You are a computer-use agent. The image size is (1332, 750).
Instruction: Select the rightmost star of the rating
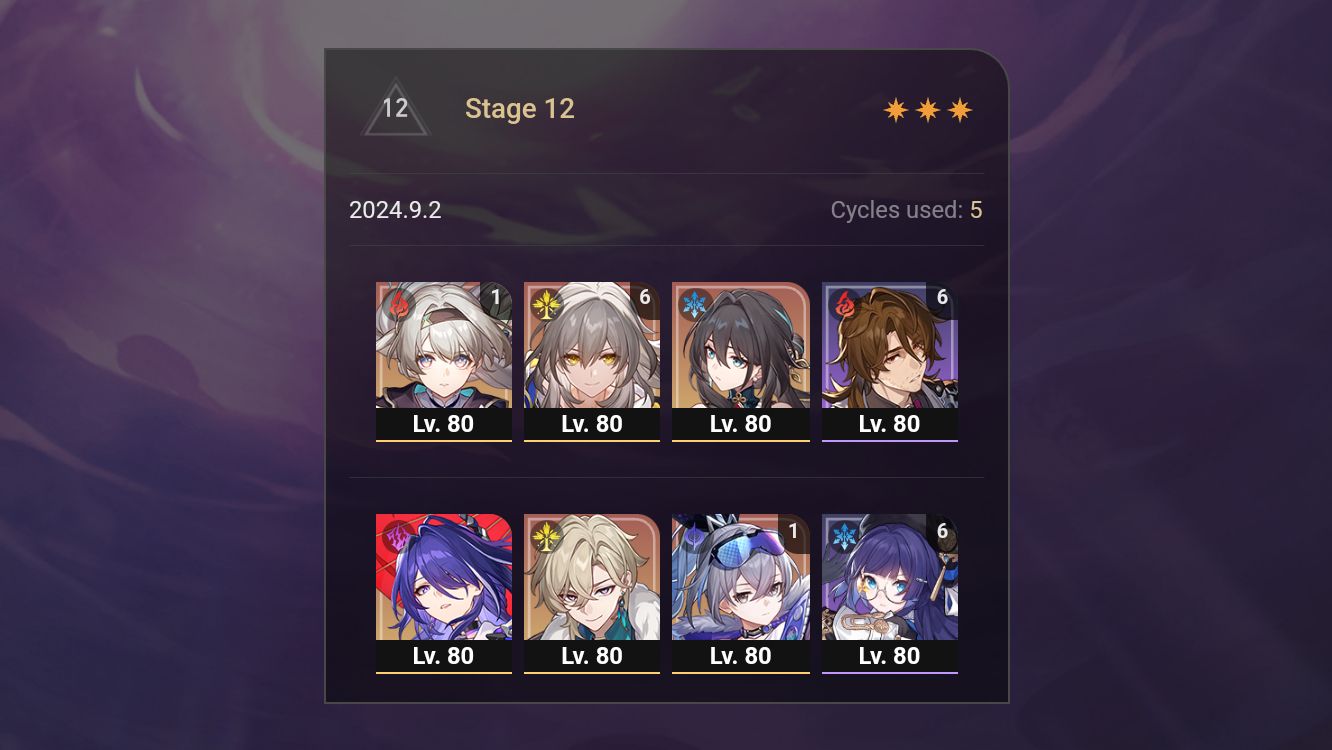(x=959, y=109)
